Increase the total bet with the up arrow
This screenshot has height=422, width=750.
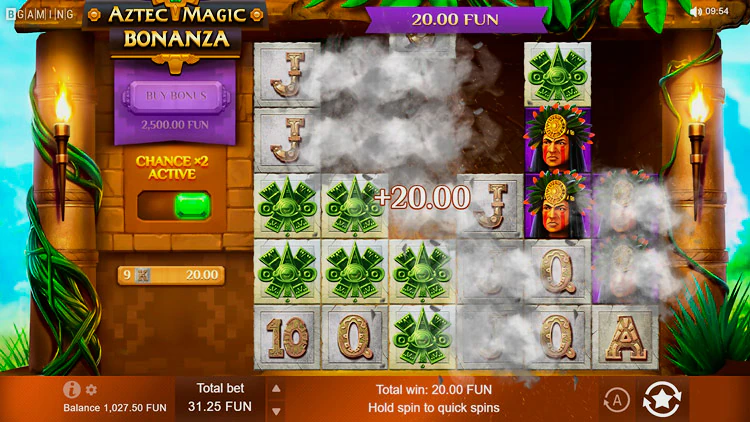277,389
